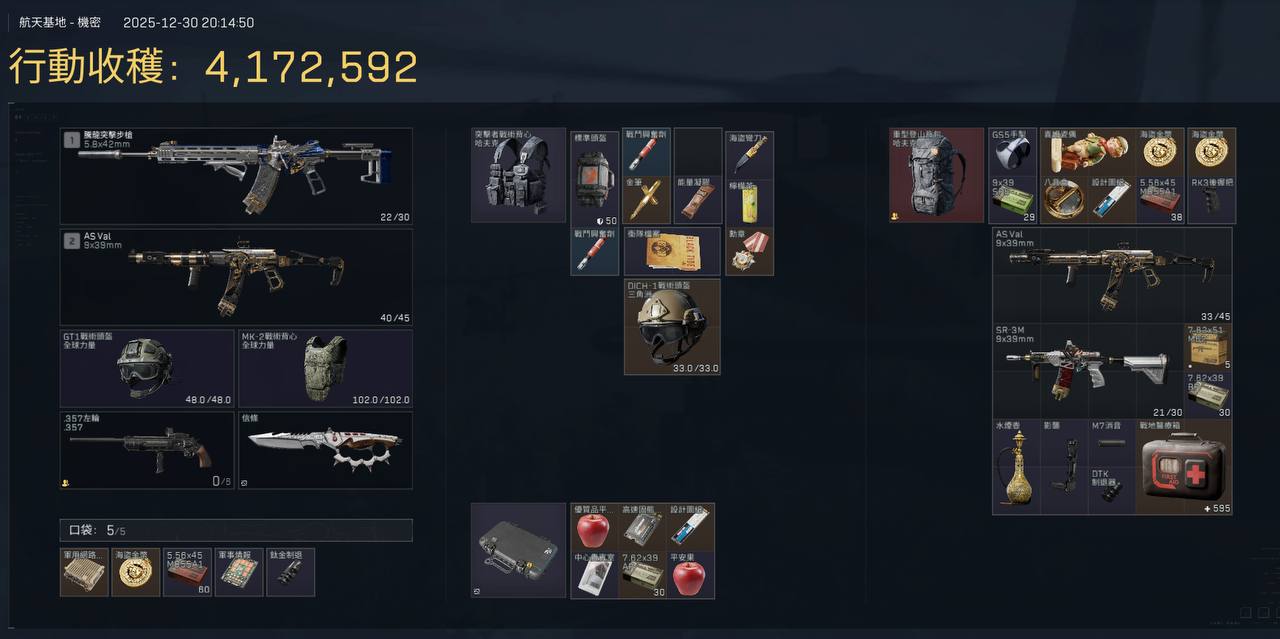Click the black tactical chest rig
This screenshot has height=639, width=1280.
518,175
